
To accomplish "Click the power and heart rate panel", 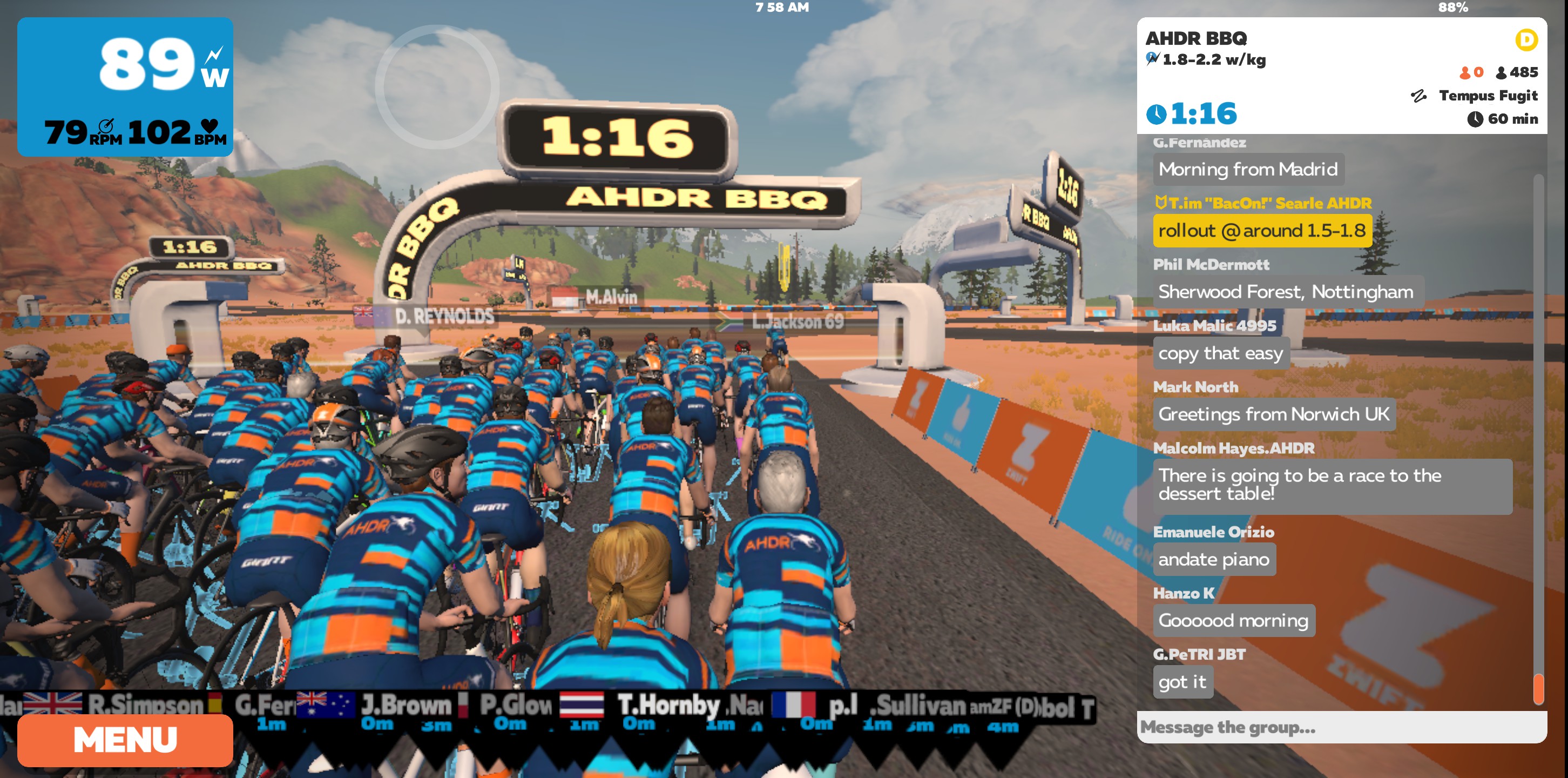I will (x=125, y=86).
